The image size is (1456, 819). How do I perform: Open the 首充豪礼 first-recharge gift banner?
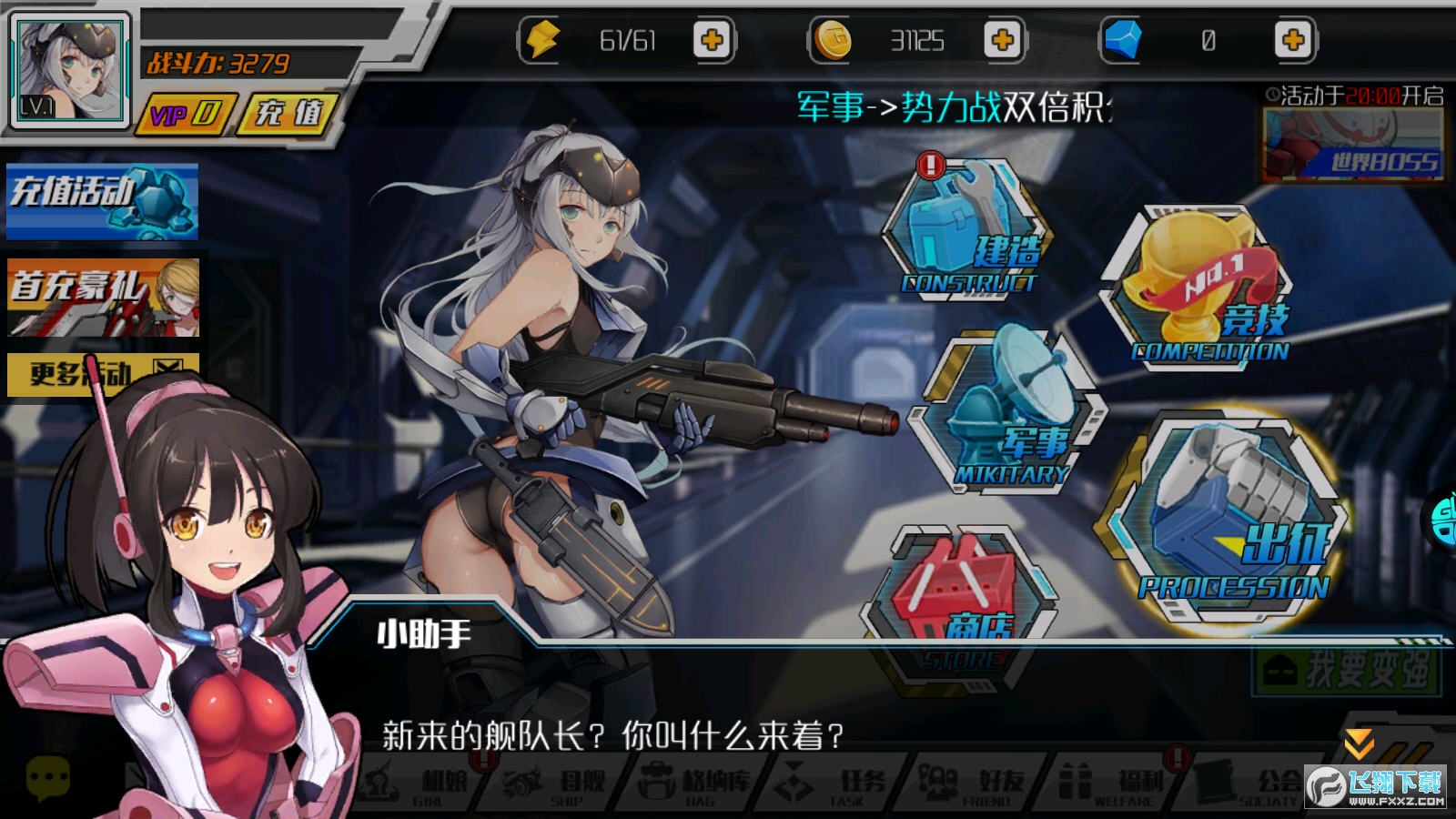pos(102,298)
